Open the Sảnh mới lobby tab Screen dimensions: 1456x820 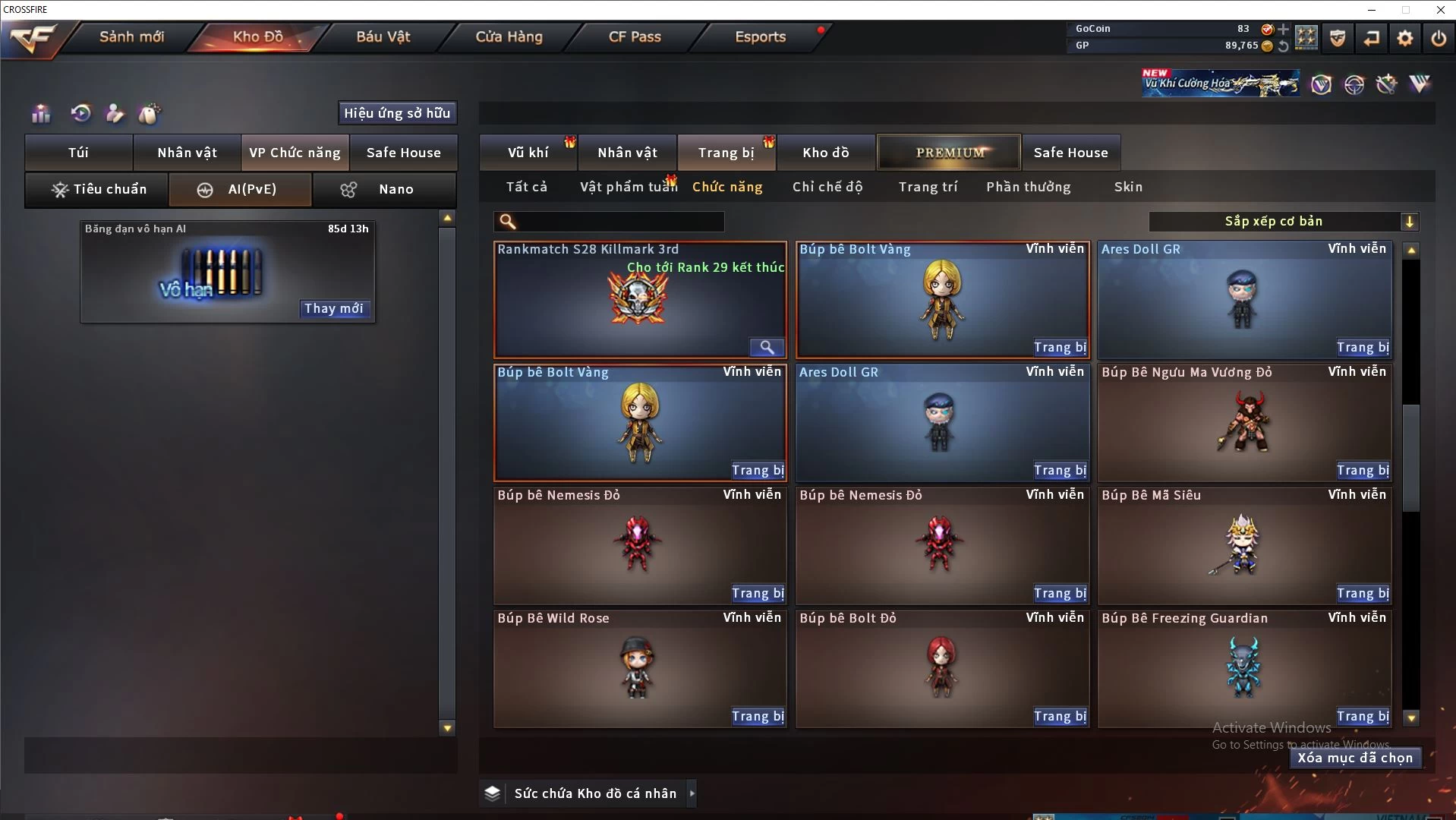pos(131,36)
